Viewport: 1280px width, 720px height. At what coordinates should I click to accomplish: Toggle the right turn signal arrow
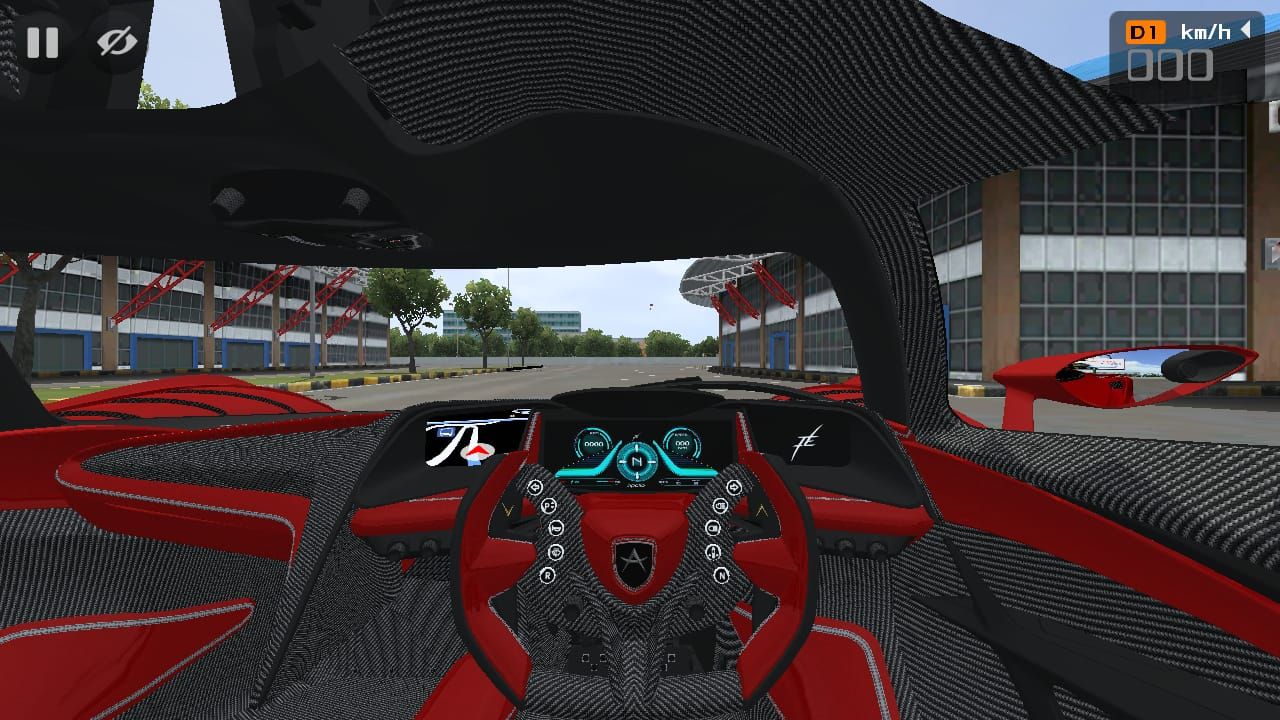pyautogui.click(x=733, y=488)
